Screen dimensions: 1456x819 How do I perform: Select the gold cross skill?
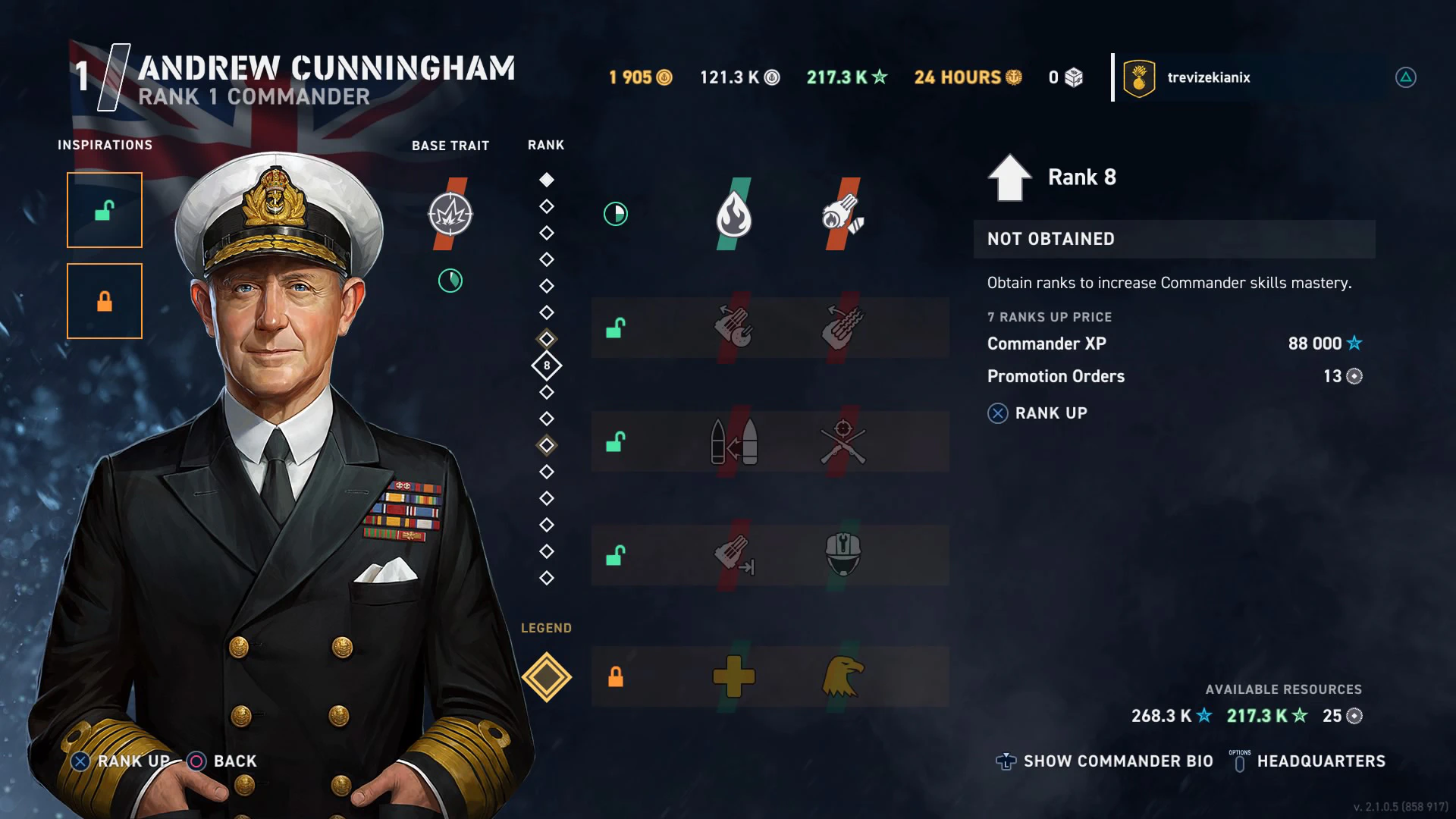point(733,676)
